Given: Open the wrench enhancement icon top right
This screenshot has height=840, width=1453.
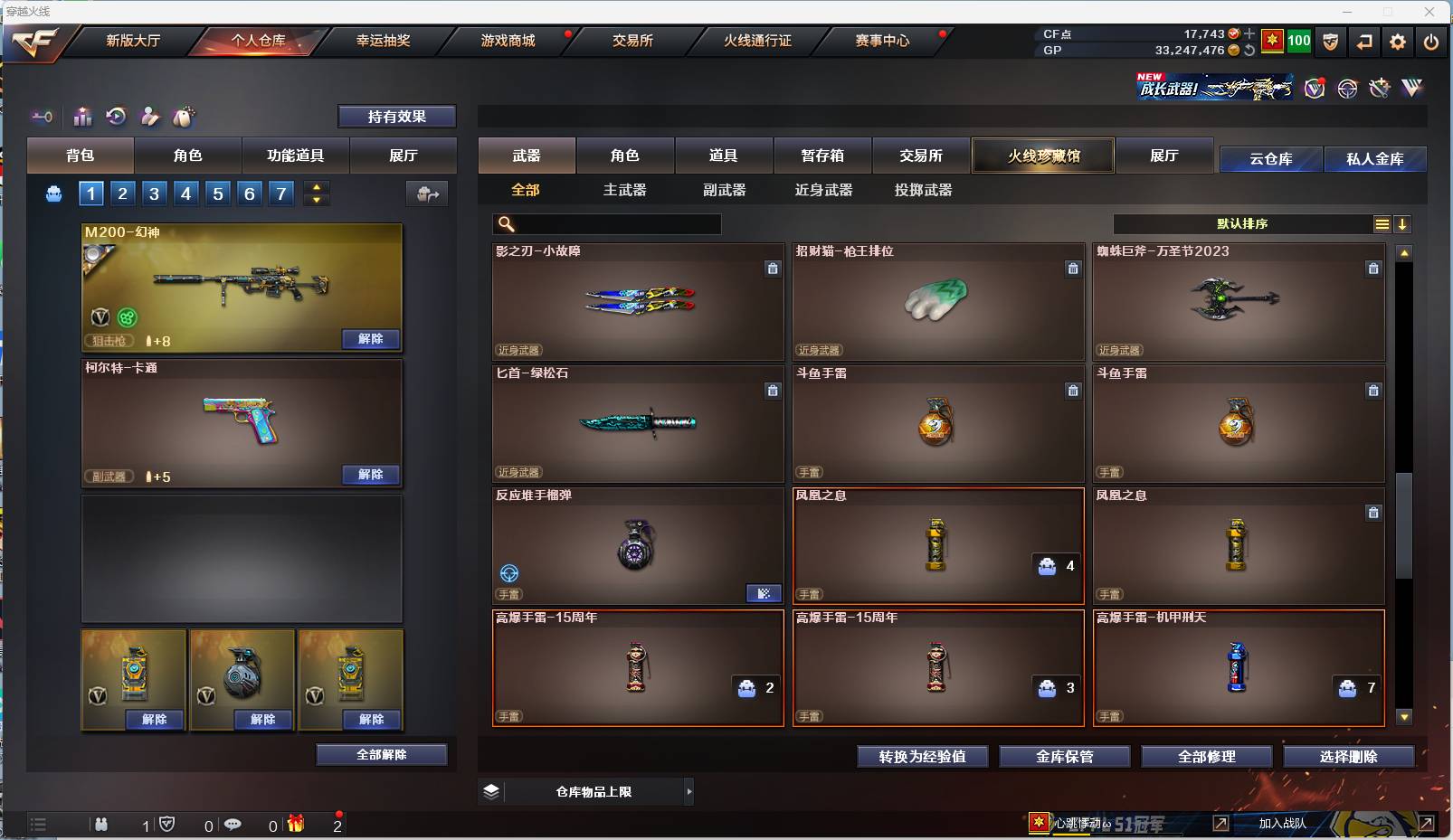Looking at the screenshot, I should click(1380, 88).
